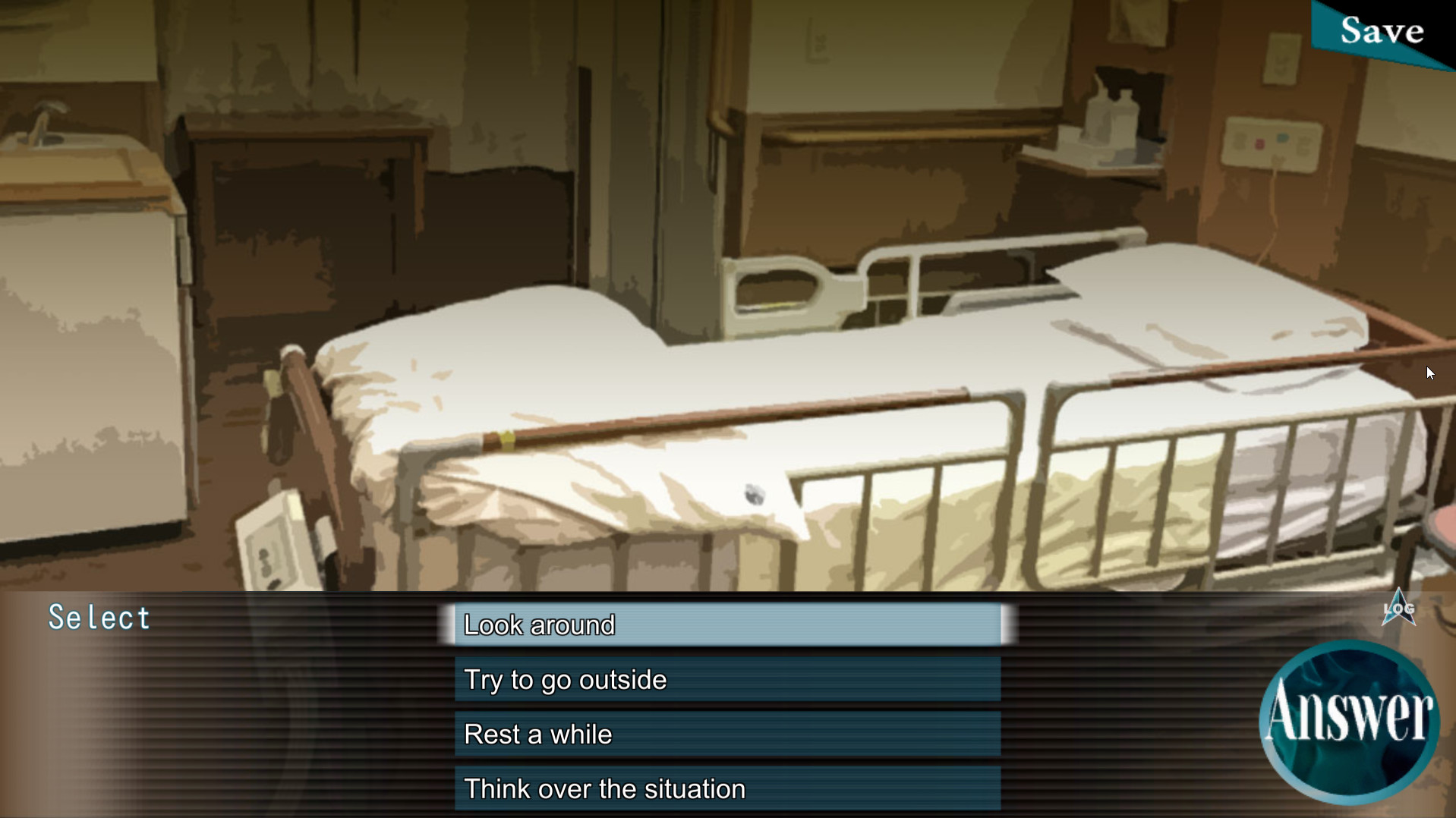Click the 'Select' label on the choice panel
The width and height of the screenshot is (1456, 818).
tap(99, 616)
